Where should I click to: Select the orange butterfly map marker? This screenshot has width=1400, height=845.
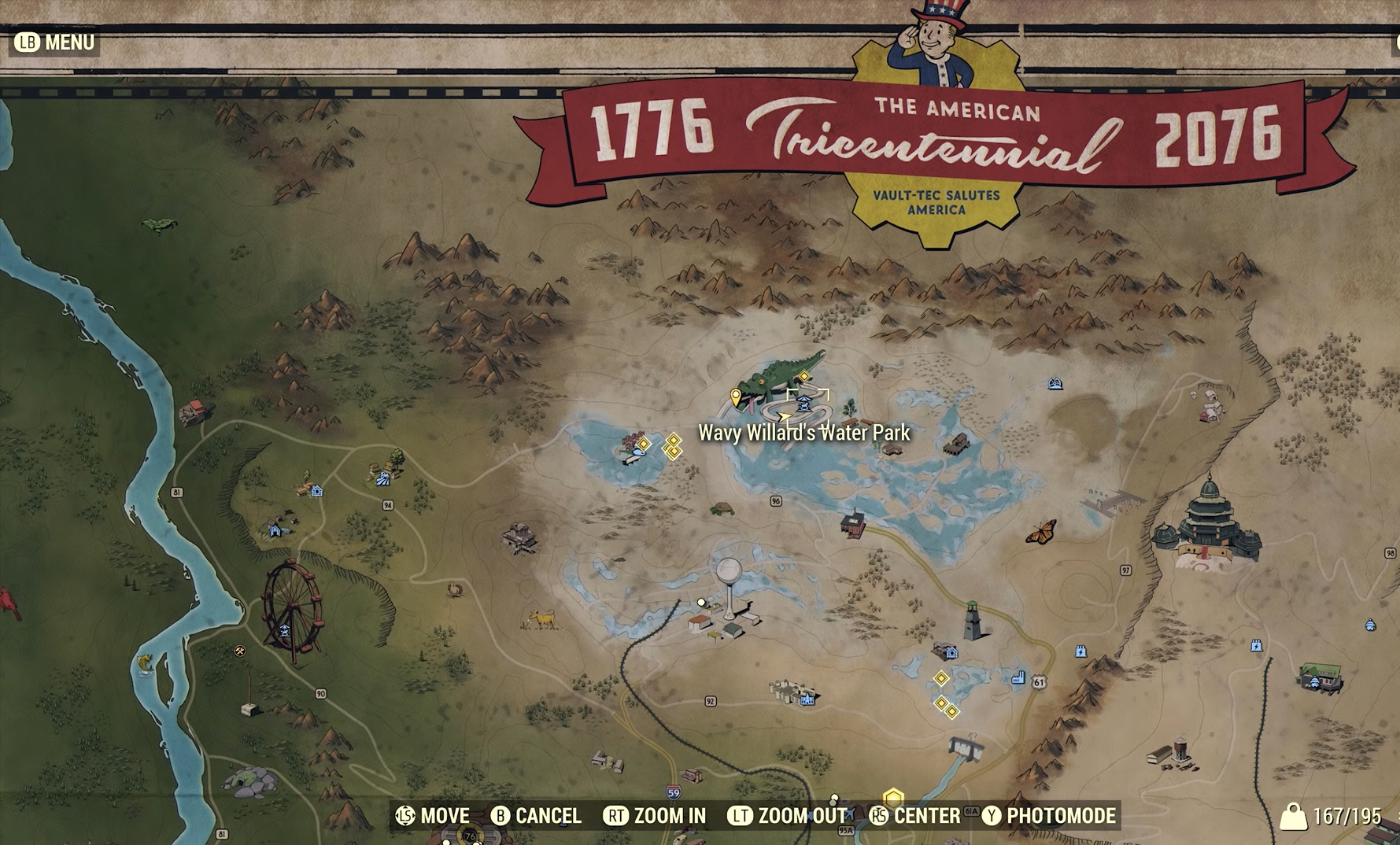[1041, 532]
